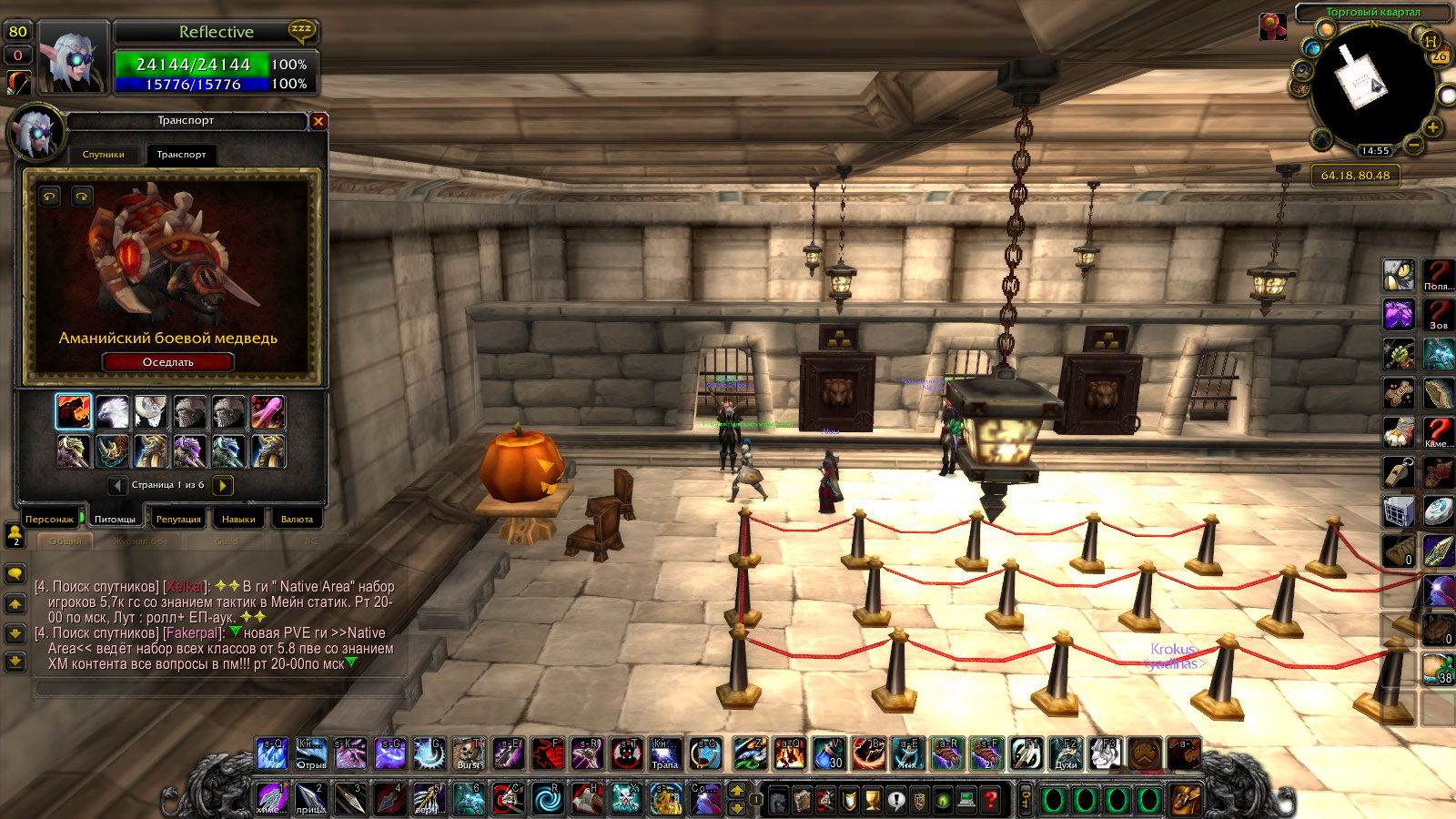Rotate the mount model left
The width and height of the screenshot is (1456, 819).
(x=50, y=197)
